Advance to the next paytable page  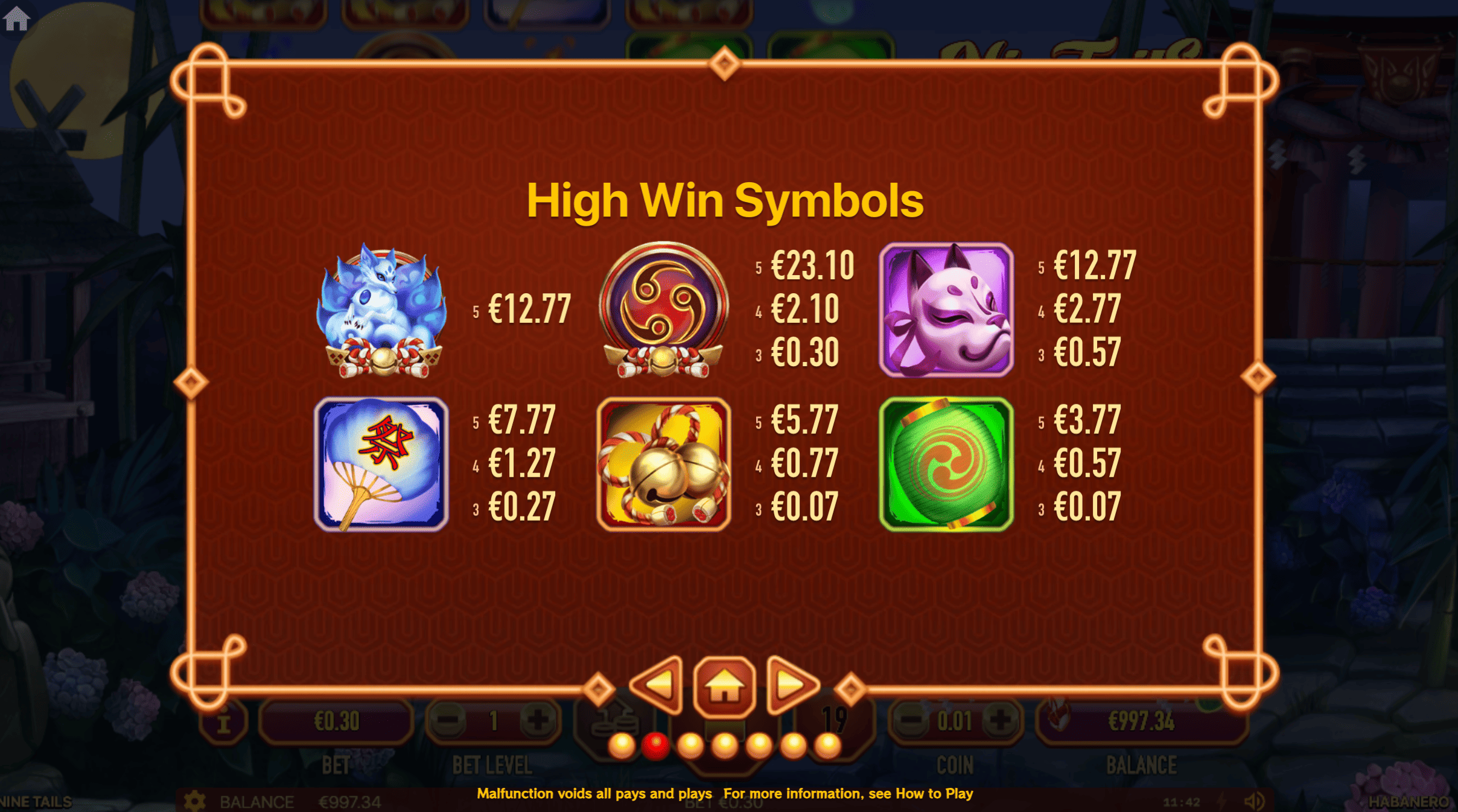(x=791, y=685)
